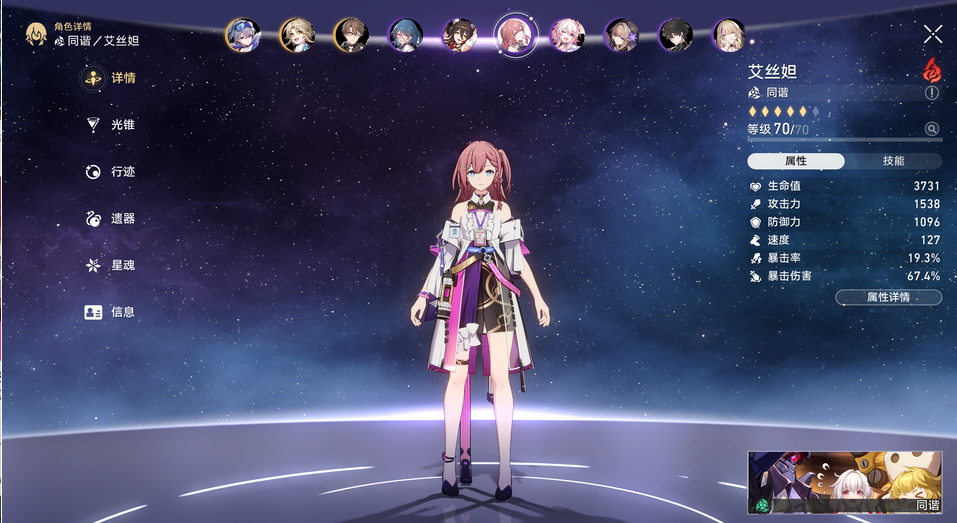Select the 属性 attributes tab
This screenshot has height=523, width=957.
(796, 161)
